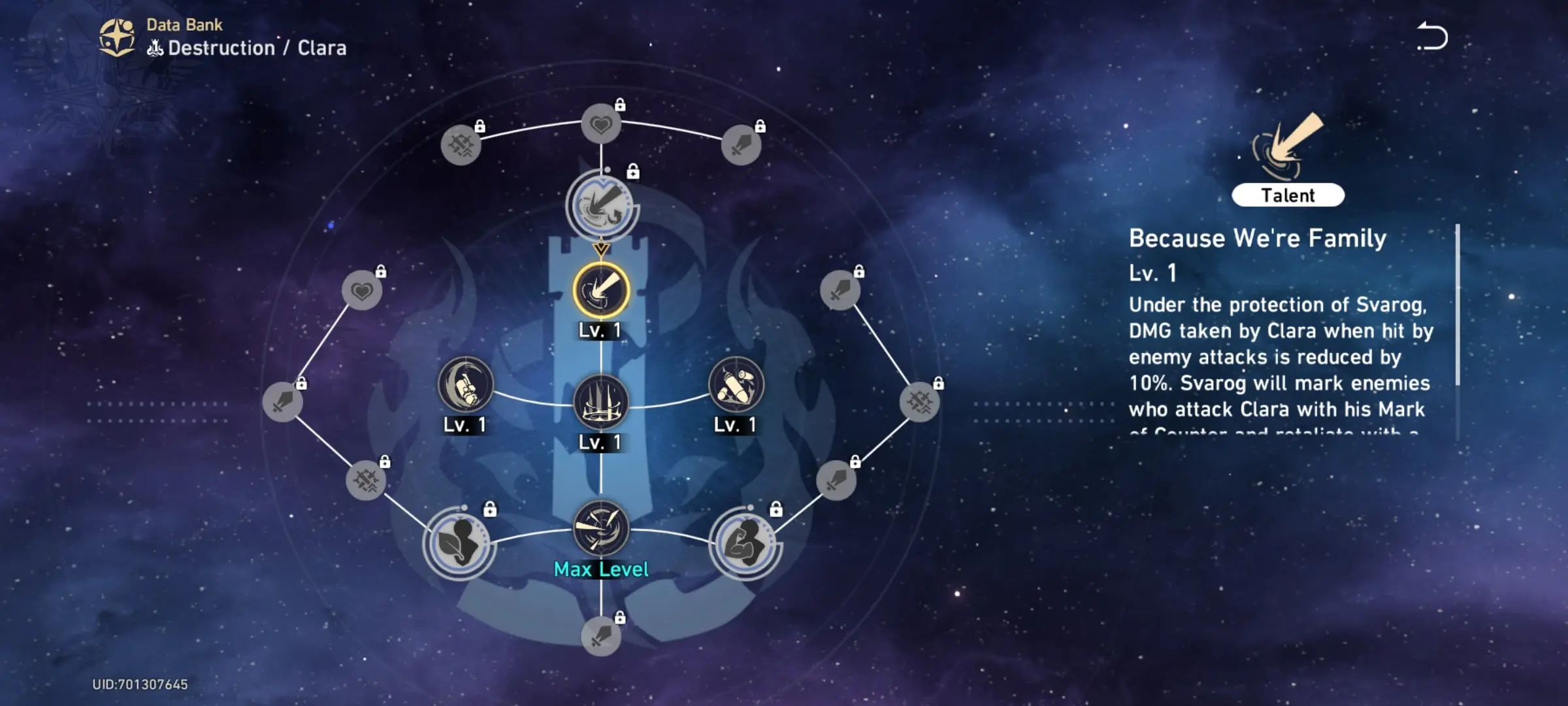This screenshot has width=1568, height=706.
Task: Open the Max Level technique node
Action: click(x=601, y=528)
